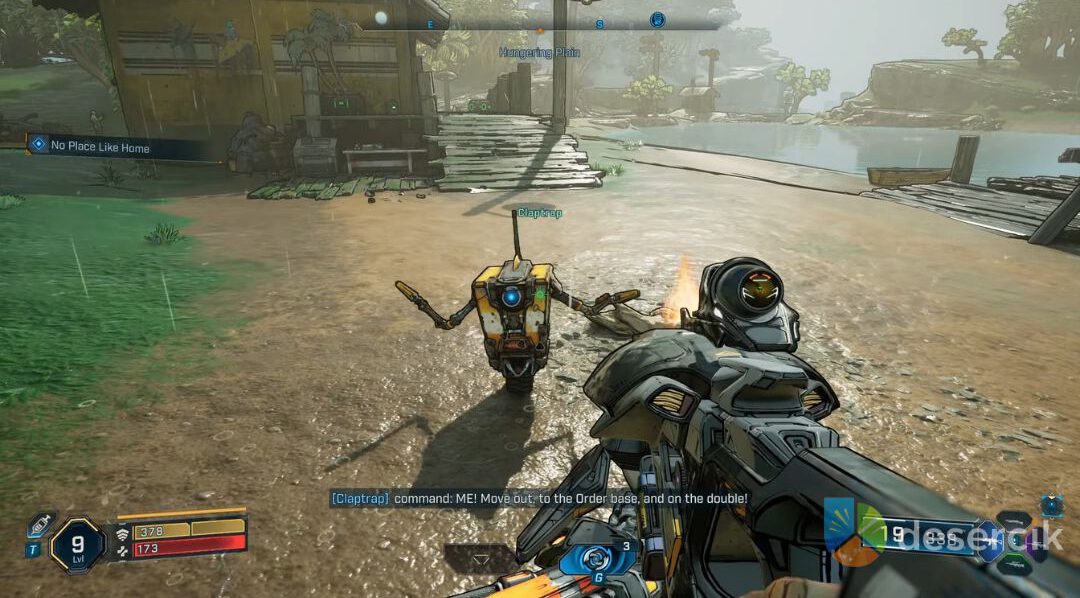The height and width of the screenshot is (598, 1080).
Task: Select the No Place Like Home quest tracker
Action: [100, 147]
